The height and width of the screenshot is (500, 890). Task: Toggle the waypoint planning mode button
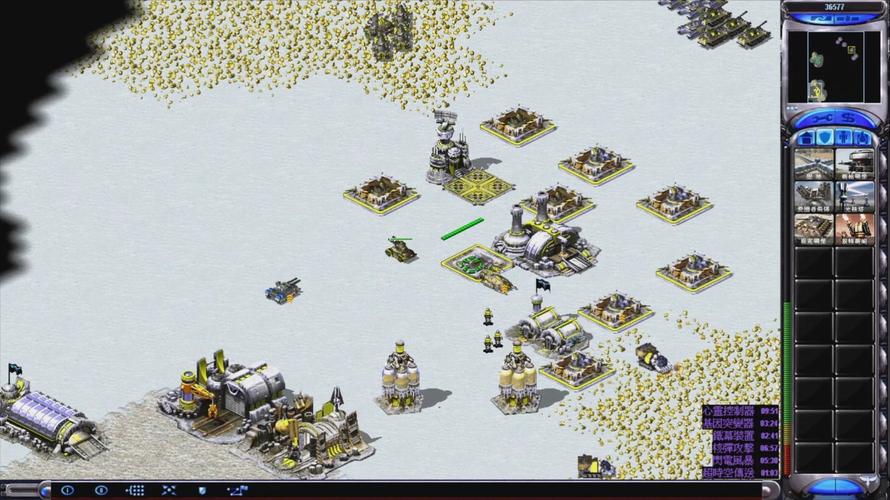pos(238,490)
